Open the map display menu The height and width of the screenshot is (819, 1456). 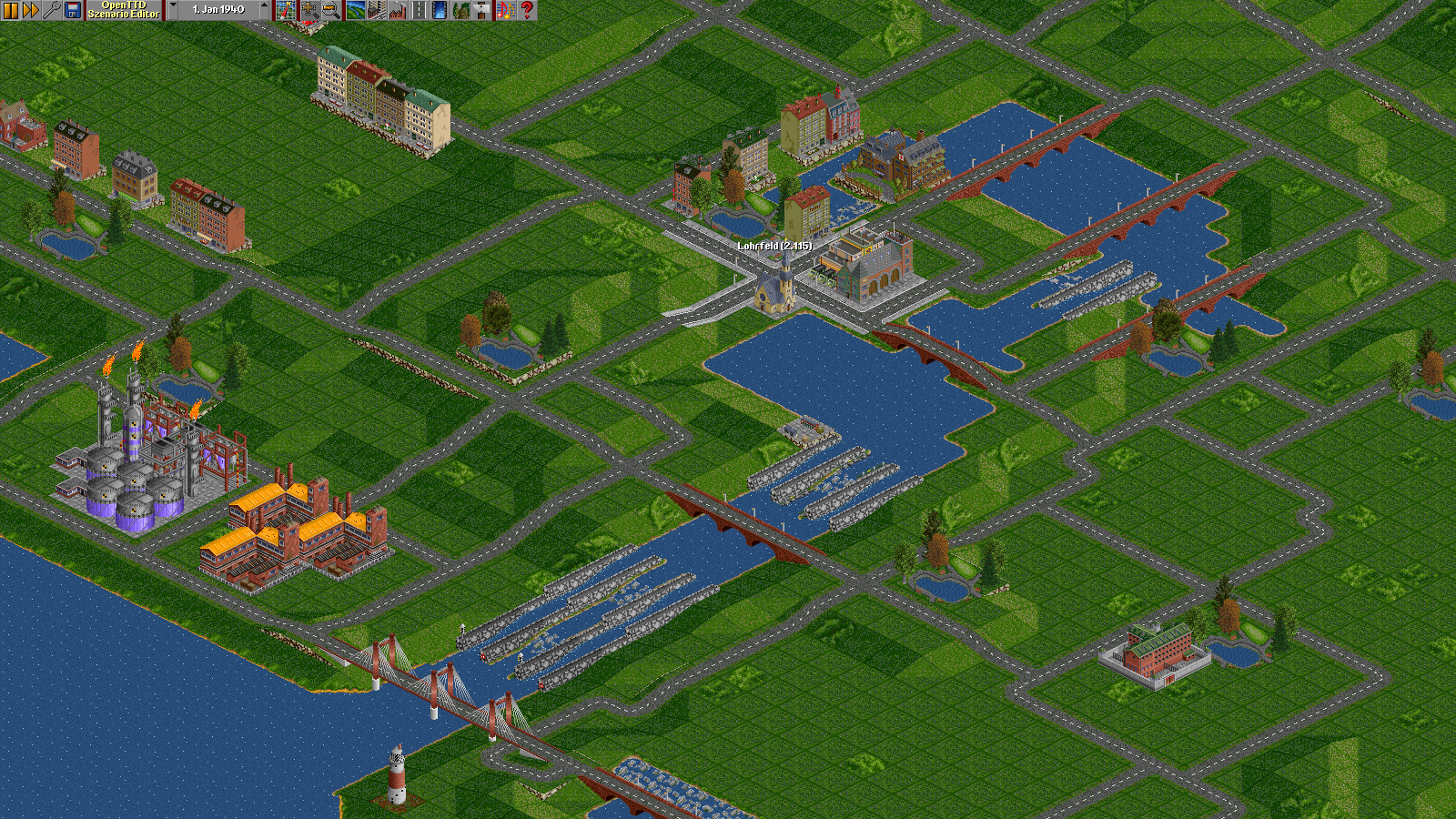(286, 10)
